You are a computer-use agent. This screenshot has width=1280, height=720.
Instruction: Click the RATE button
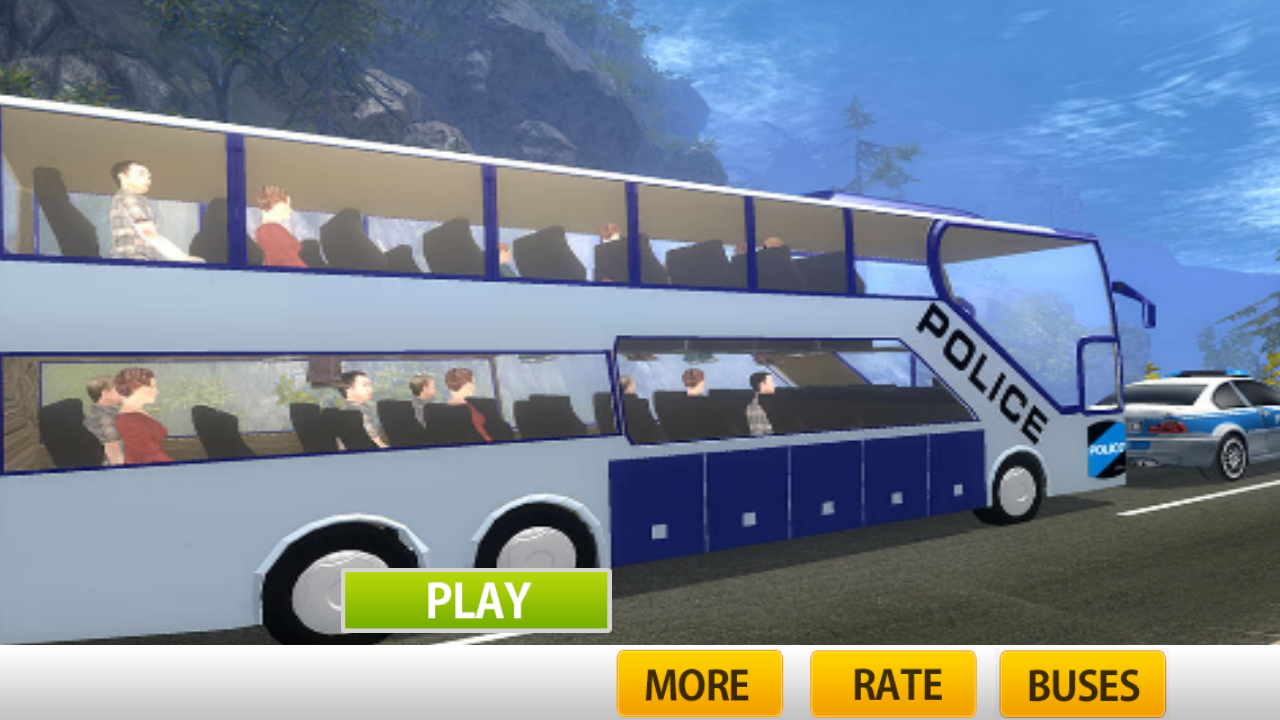pyautogui.click(x=894, y=684)
